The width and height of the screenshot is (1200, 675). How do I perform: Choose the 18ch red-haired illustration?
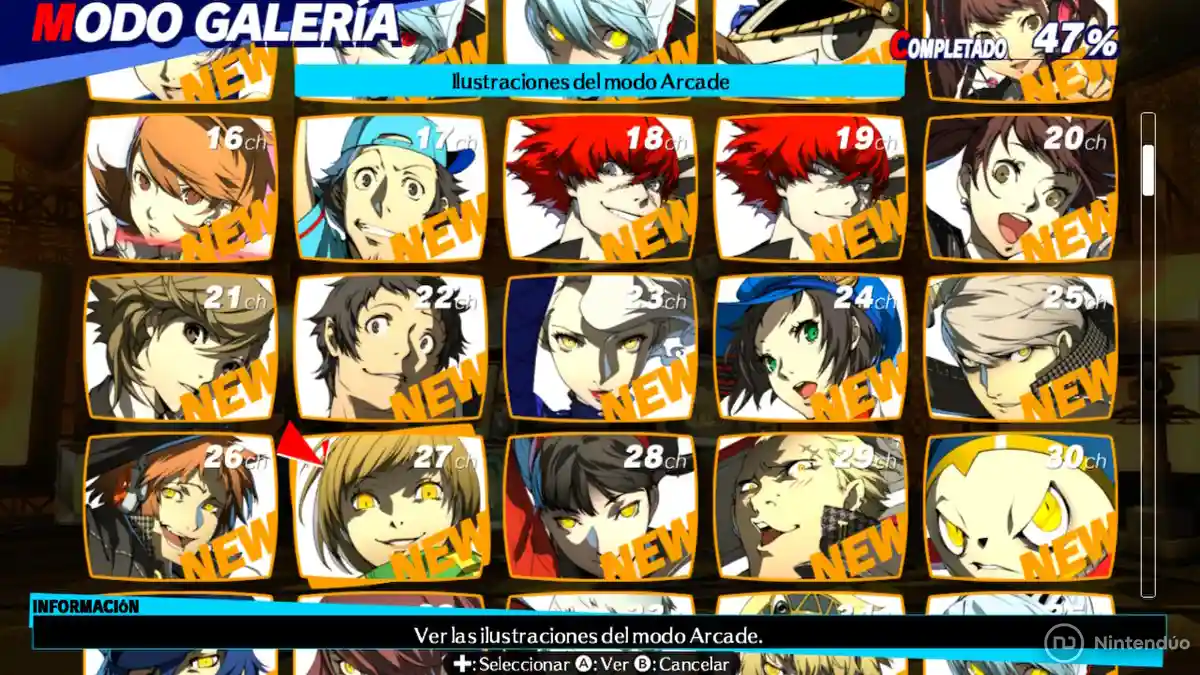click(x=600, y=188)
